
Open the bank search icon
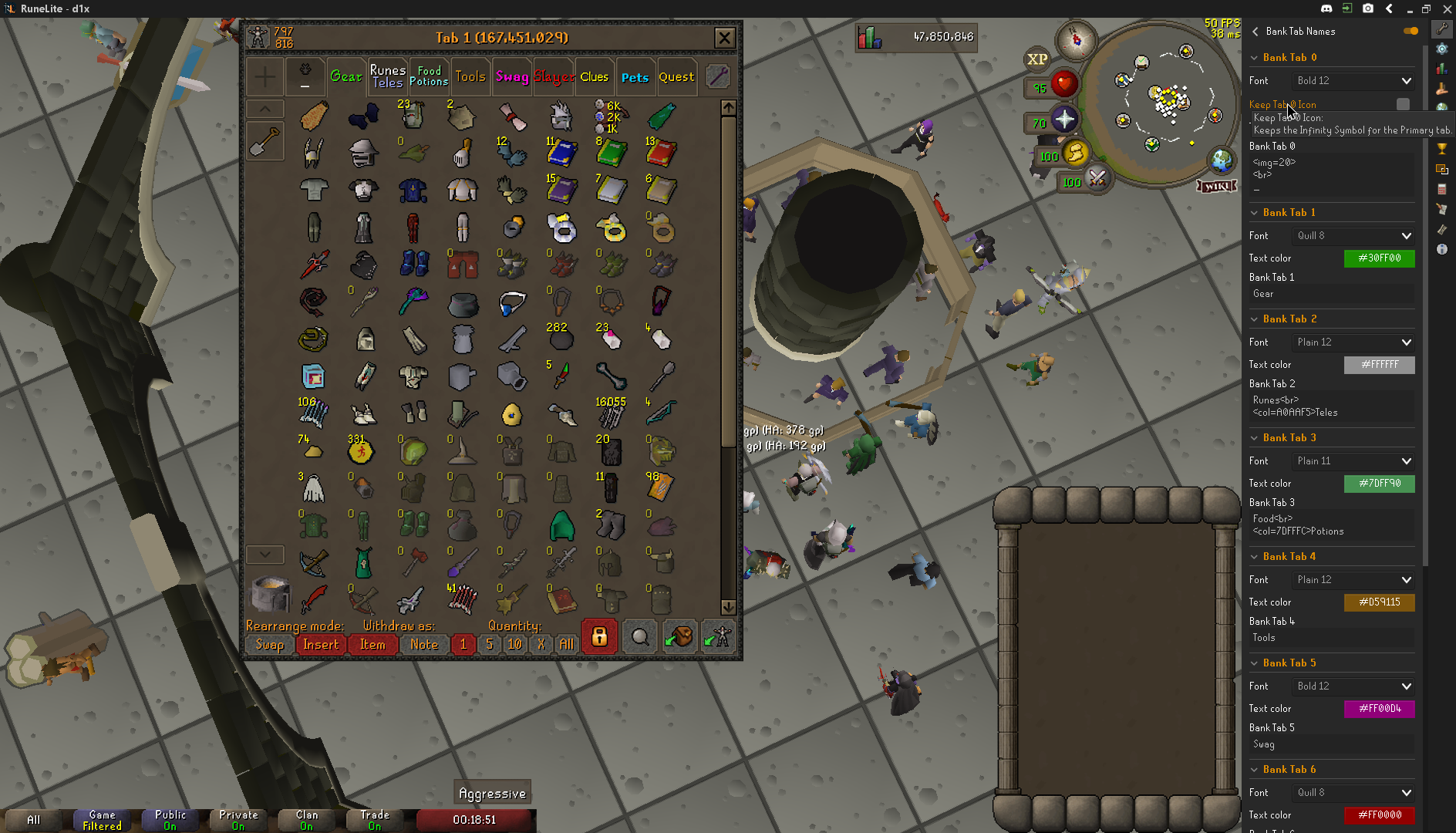(639, 636)
